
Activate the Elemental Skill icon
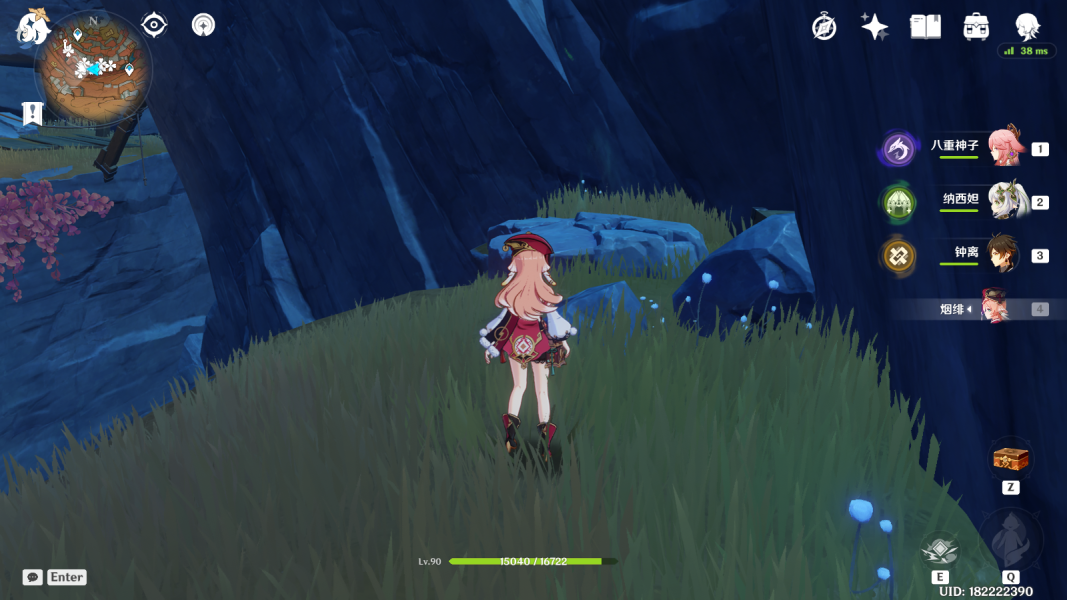[x=939, y=550]
